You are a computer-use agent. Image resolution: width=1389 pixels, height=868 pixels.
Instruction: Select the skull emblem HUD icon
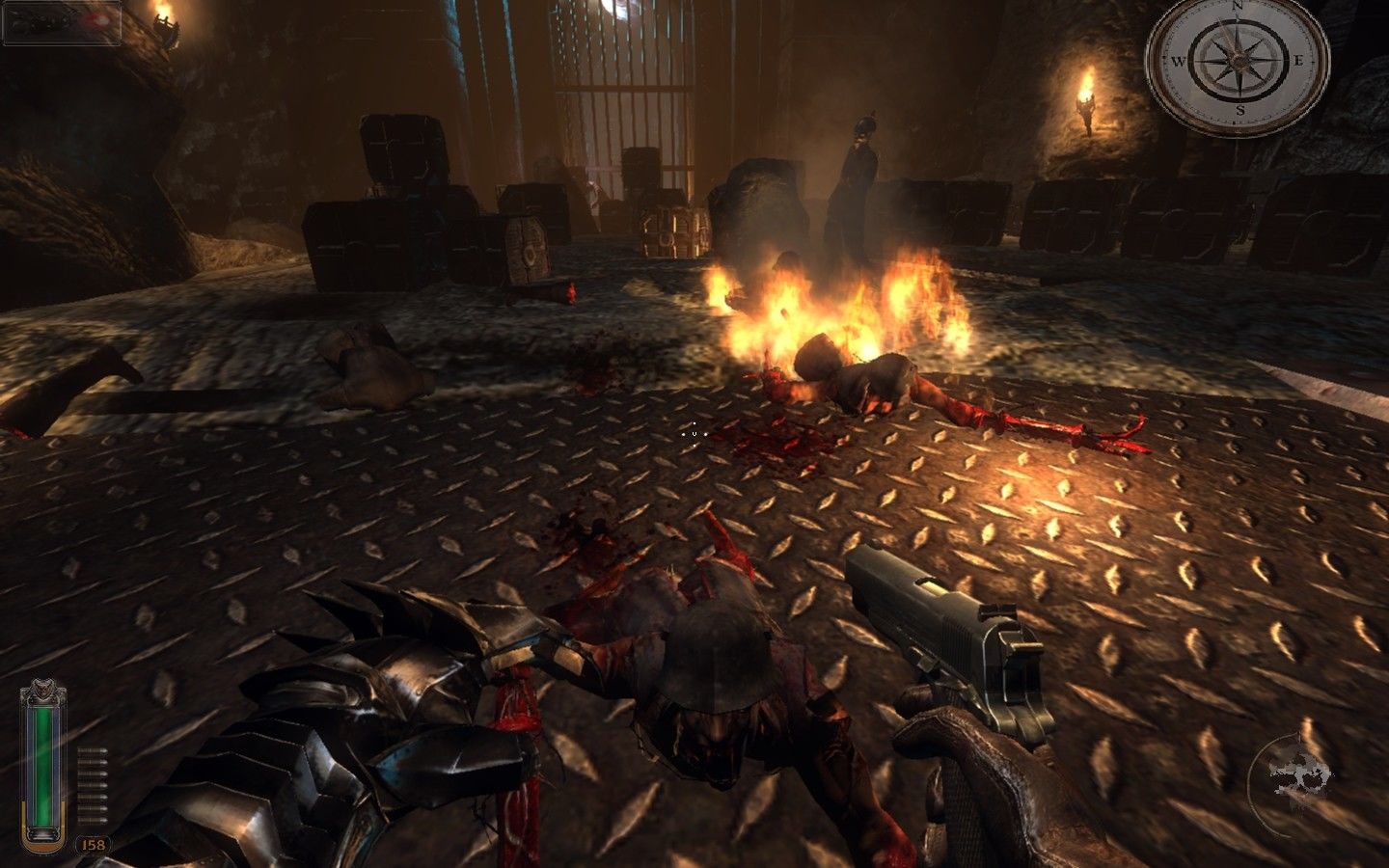1299,772
